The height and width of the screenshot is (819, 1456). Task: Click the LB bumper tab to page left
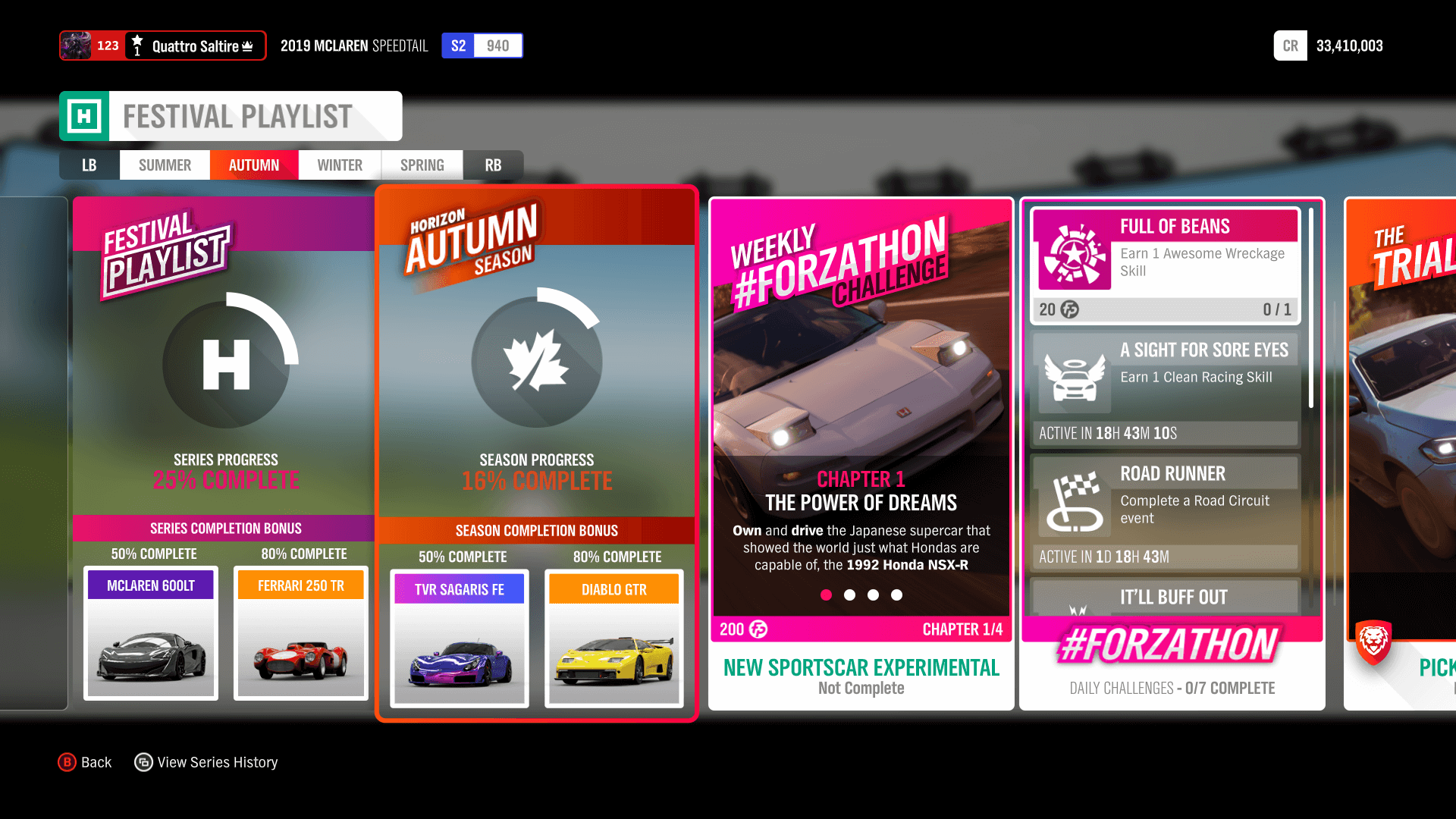pyautogui.click(x=89, y=165)
